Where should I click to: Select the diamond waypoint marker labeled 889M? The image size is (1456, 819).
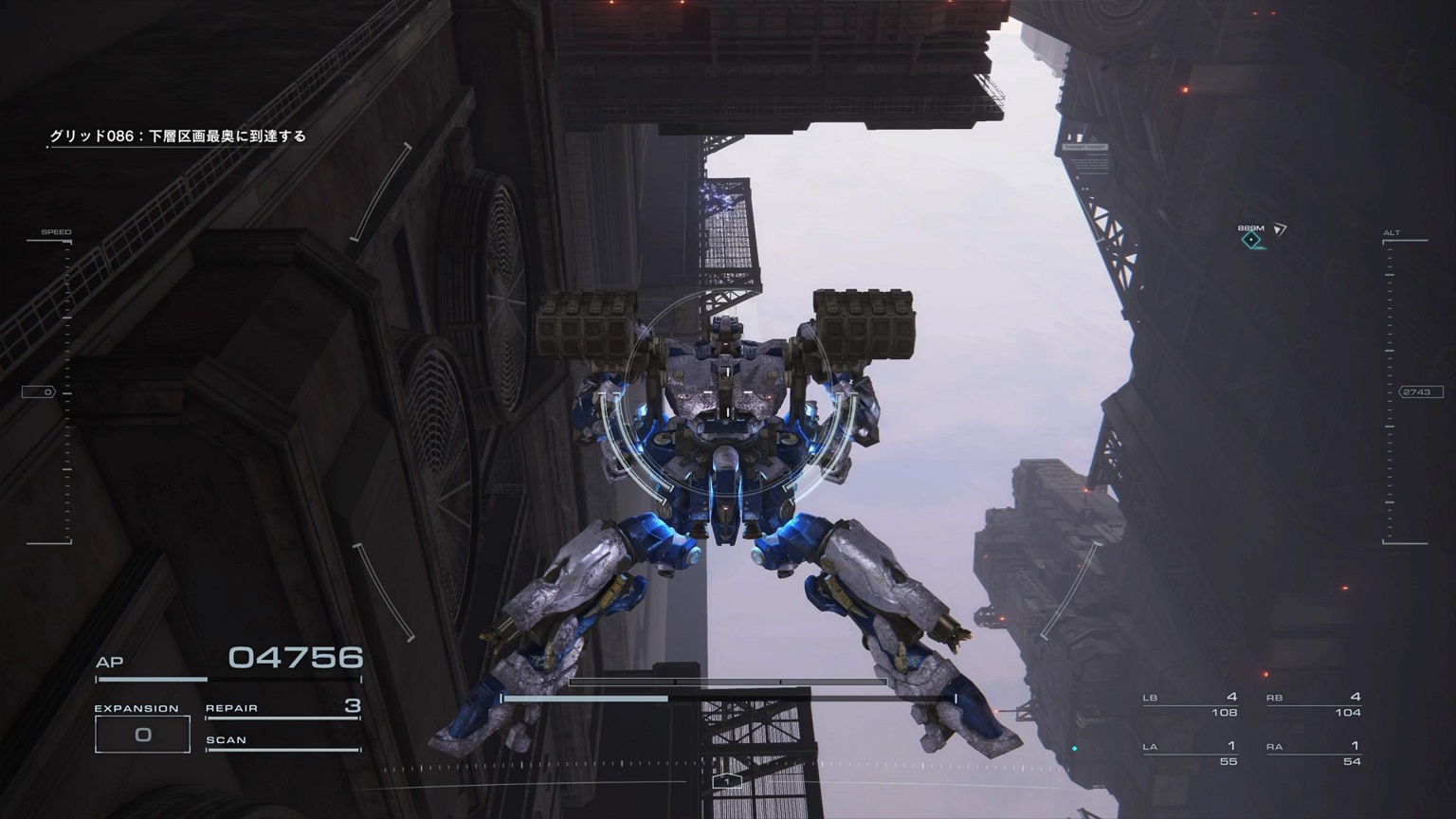click(1253, 241)
